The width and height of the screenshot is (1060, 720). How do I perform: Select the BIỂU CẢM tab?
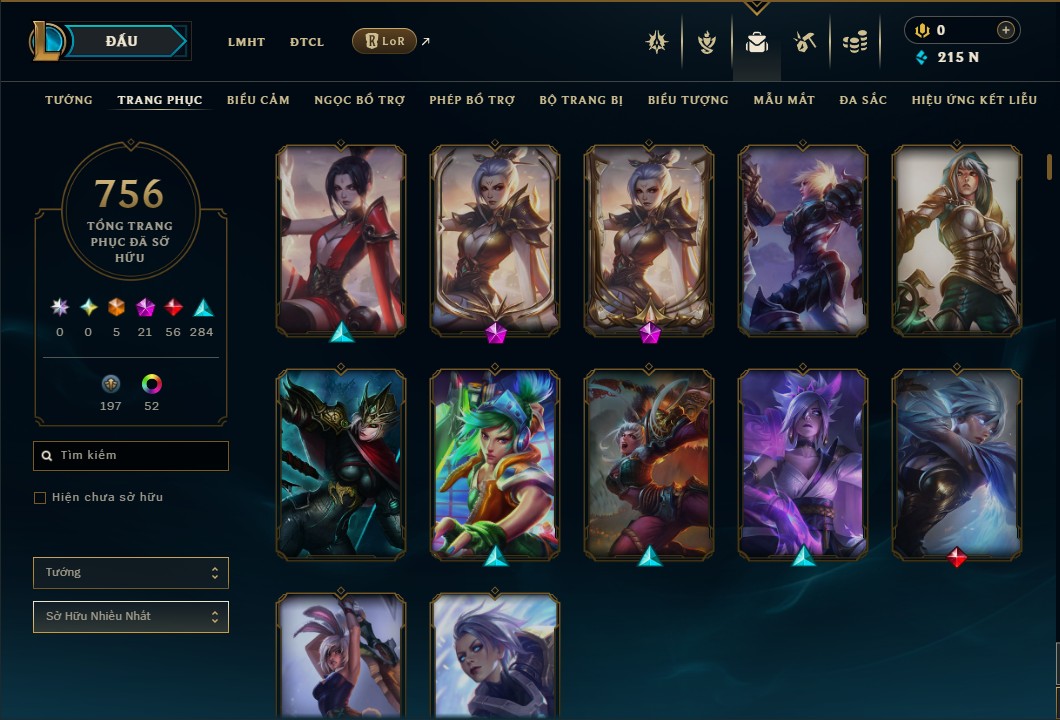258,100
